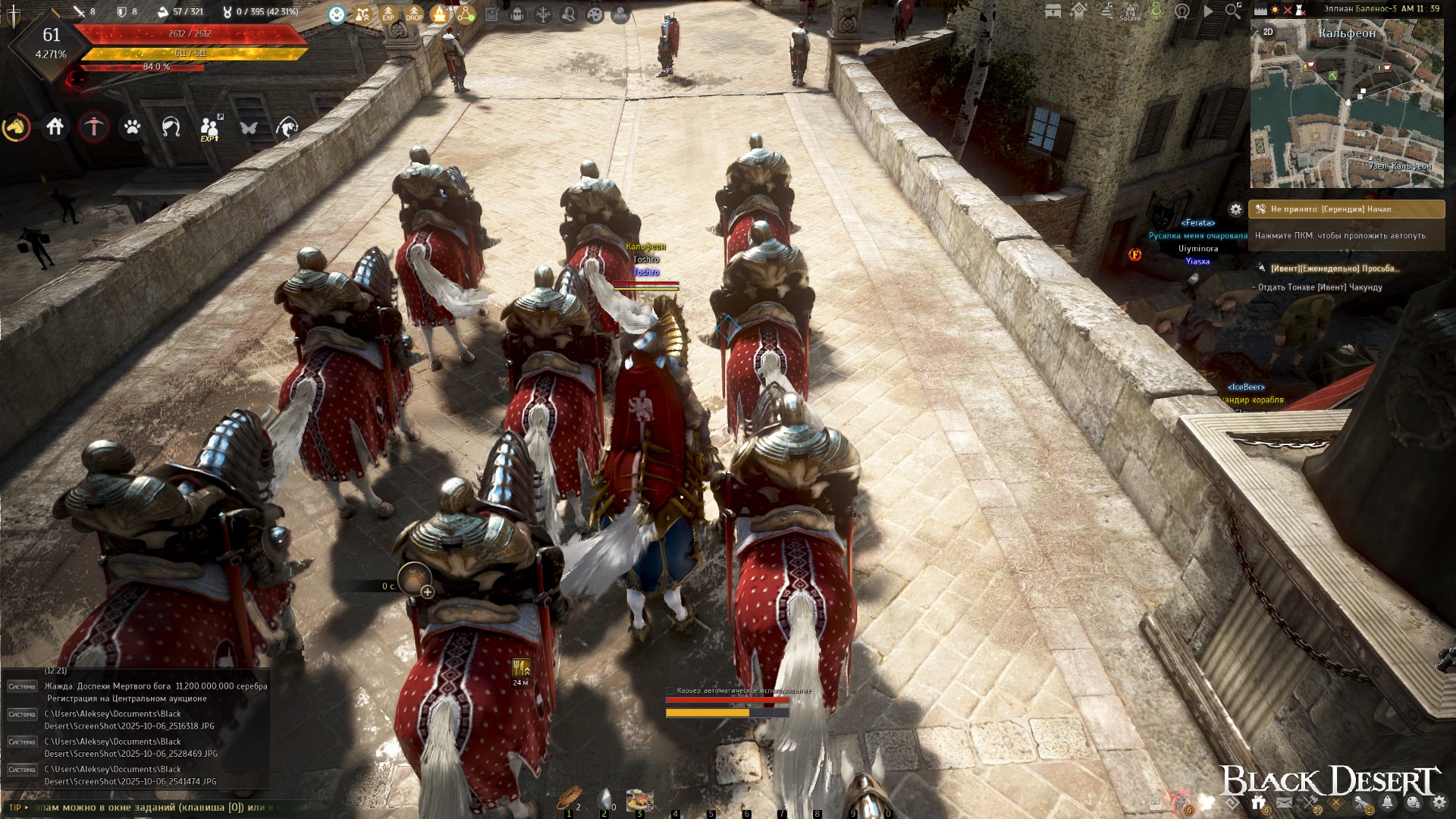Viewport: 1456px width, 819px height.
Task: Use the food dish in quickslot 3
Action: [639, 800]
